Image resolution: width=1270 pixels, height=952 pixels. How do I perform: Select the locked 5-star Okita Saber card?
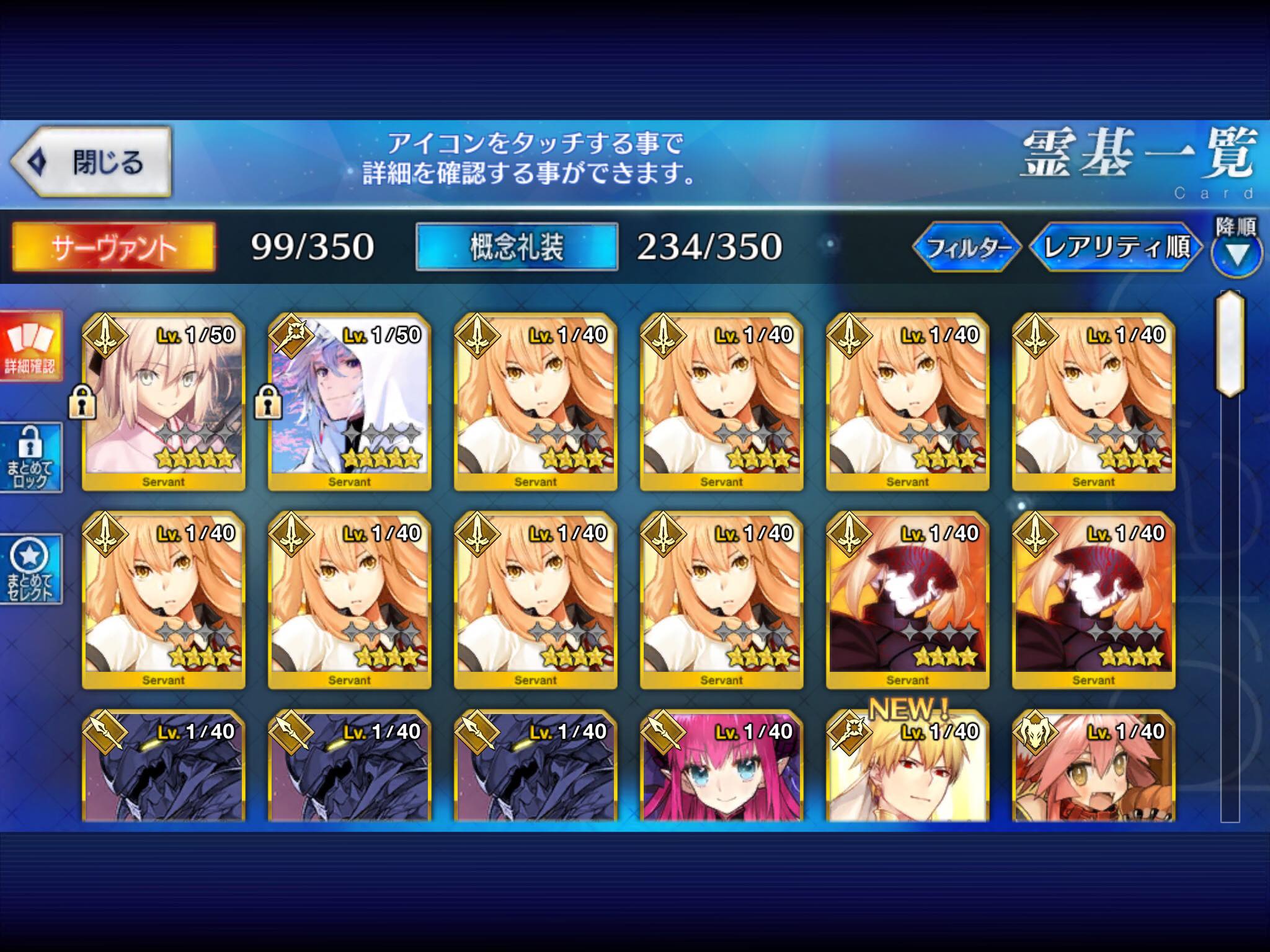[x=164, y=402]
